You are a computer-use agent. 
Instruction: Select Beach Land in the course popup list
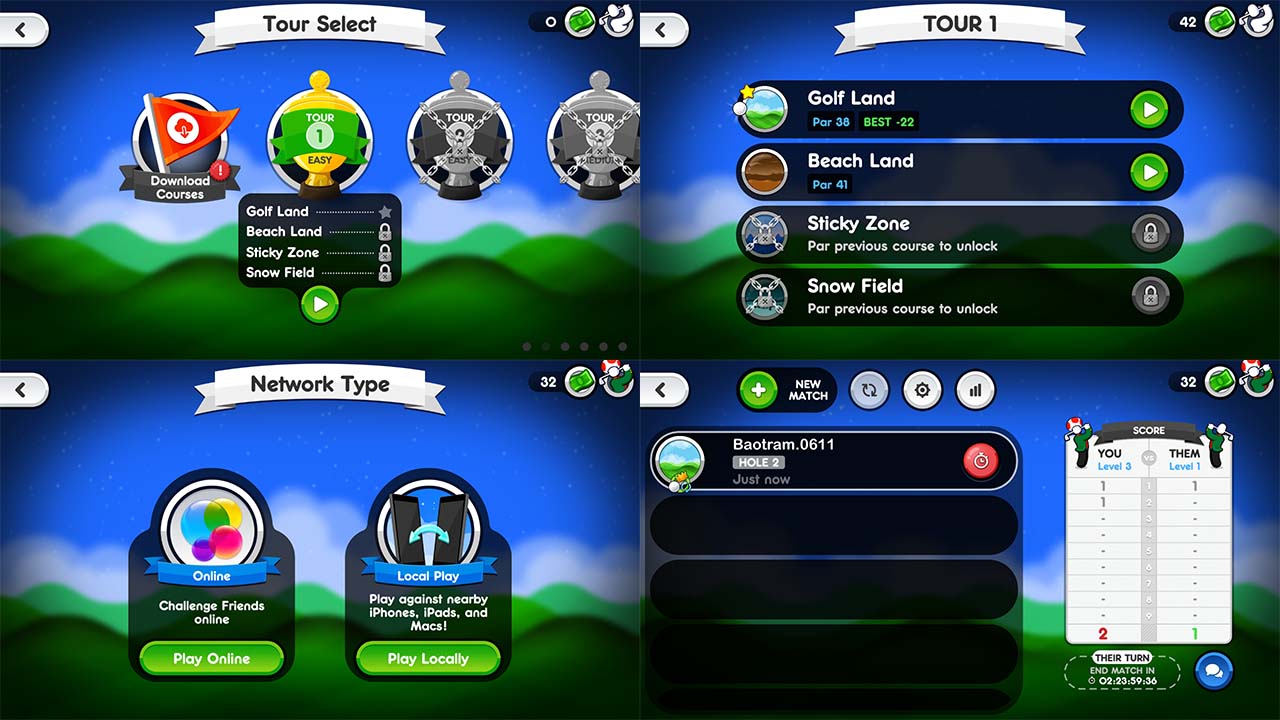283,231
